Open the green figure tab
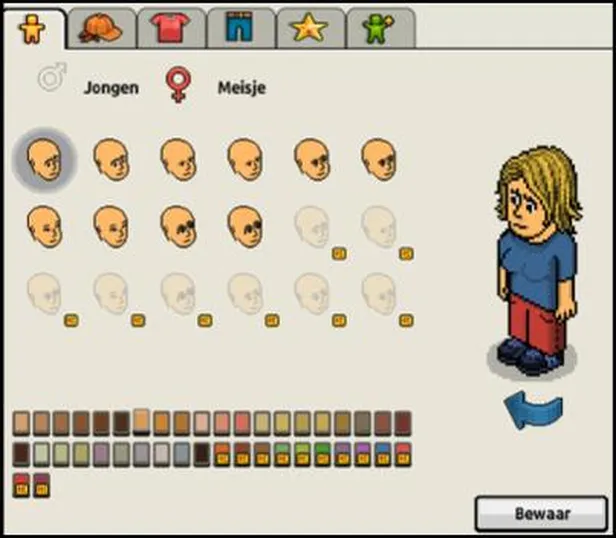This screenshot has height=538, width=616. [379, 29]
